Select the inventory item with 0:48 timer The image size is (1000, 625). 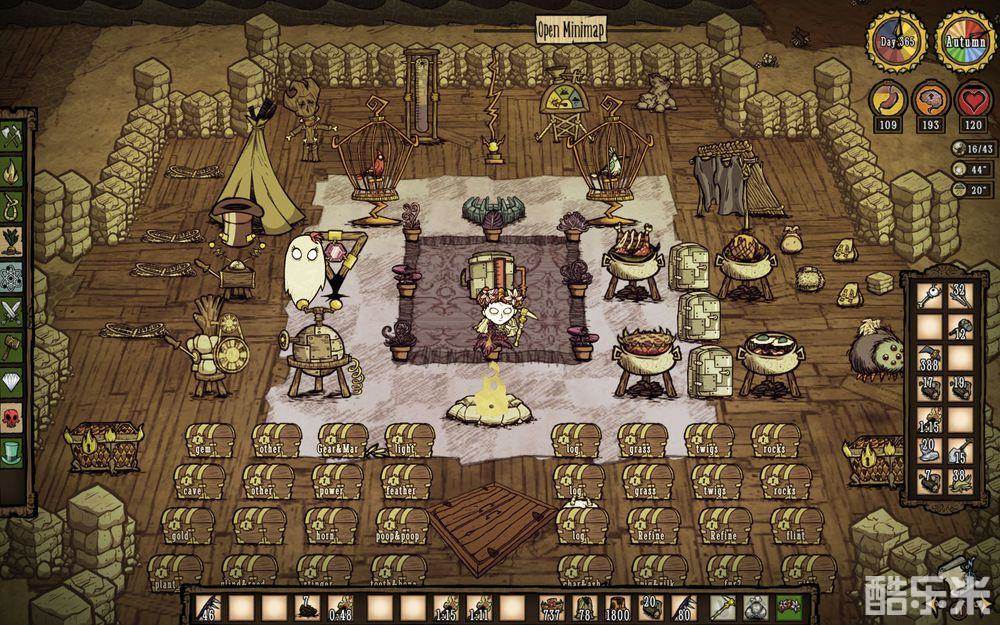(342, 606)
